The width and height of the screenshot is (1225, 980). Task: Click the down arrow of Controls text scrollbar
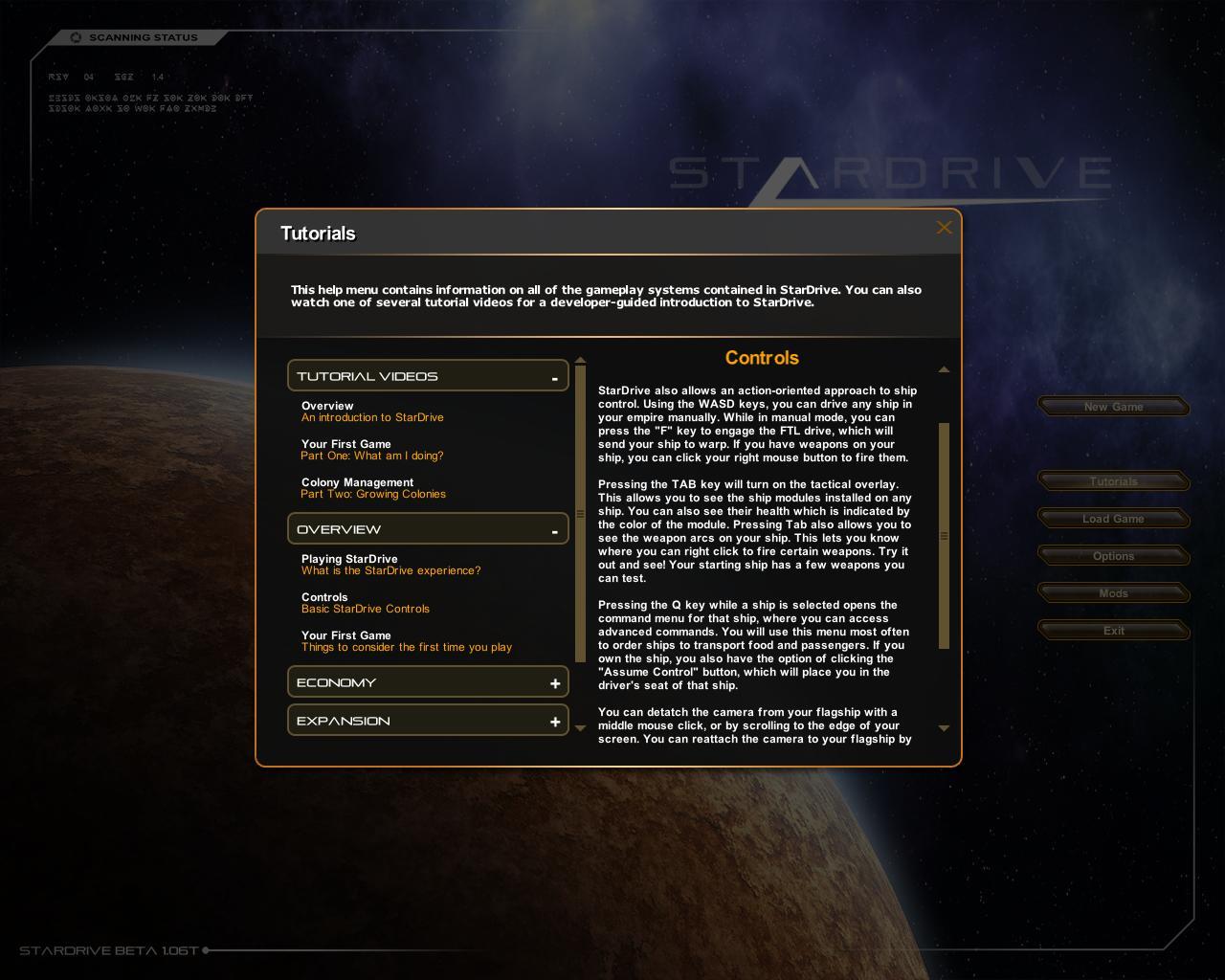[944, 728]
